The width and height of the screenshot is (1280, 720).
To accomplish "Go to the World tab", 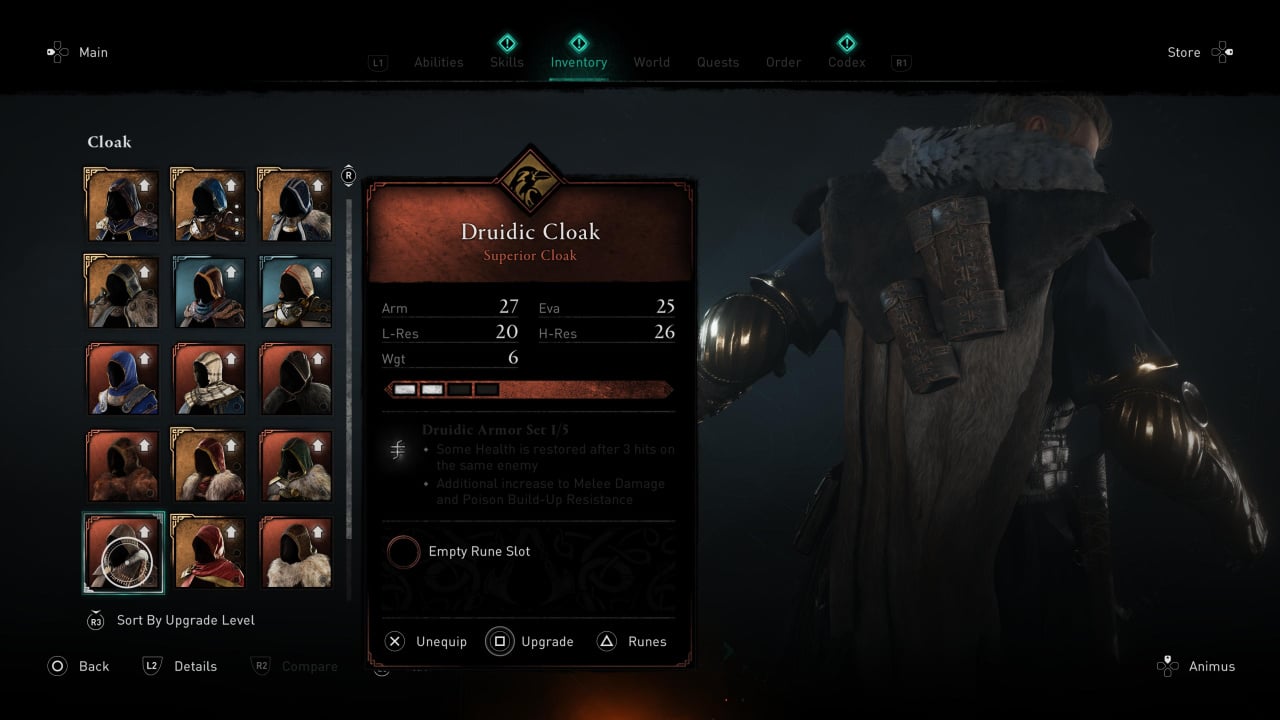I will click(x=651, y=62).
